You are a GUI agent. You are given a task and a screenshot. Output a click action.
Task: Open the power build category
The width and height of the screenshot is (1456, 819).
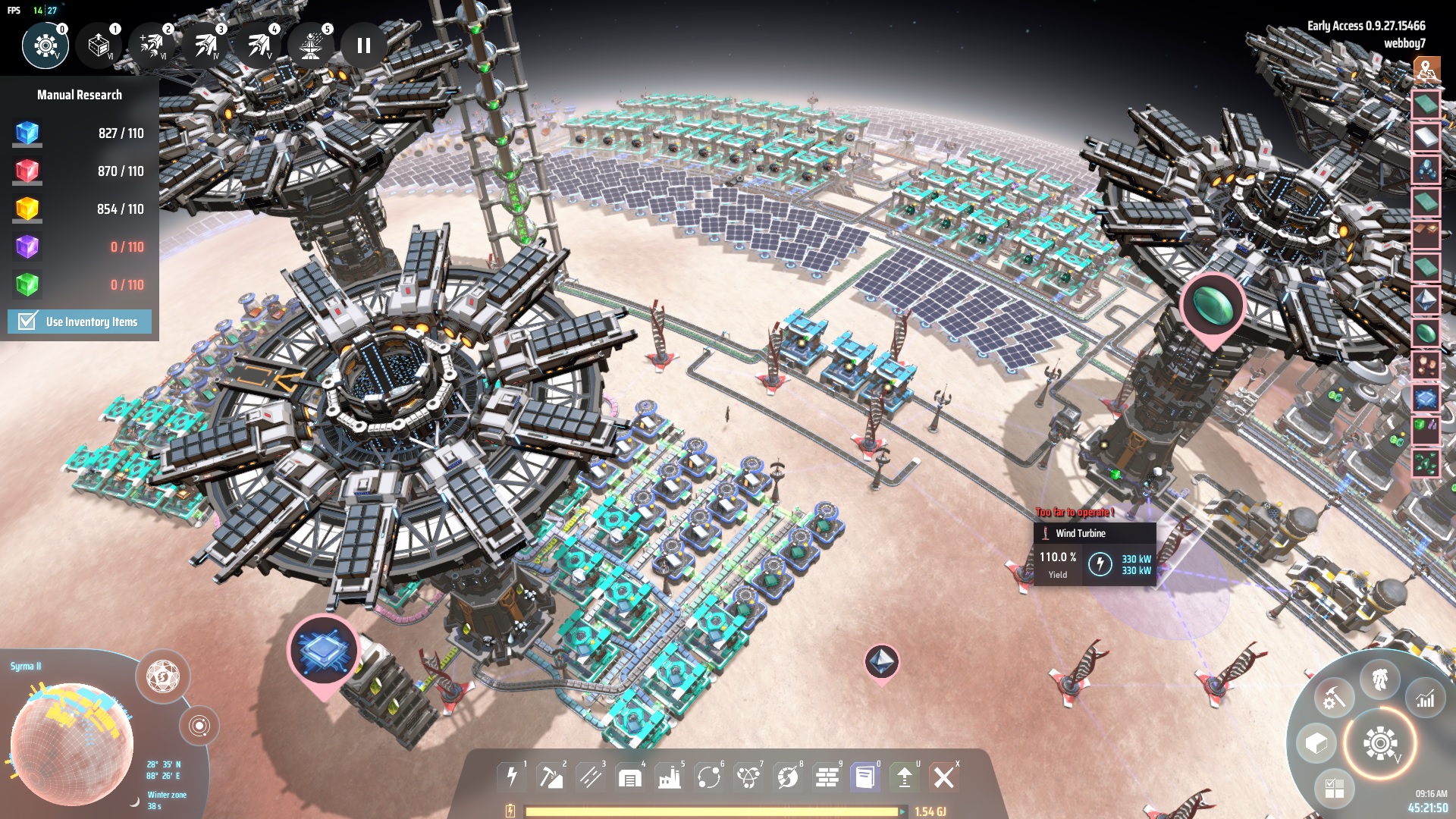(512, 777)
